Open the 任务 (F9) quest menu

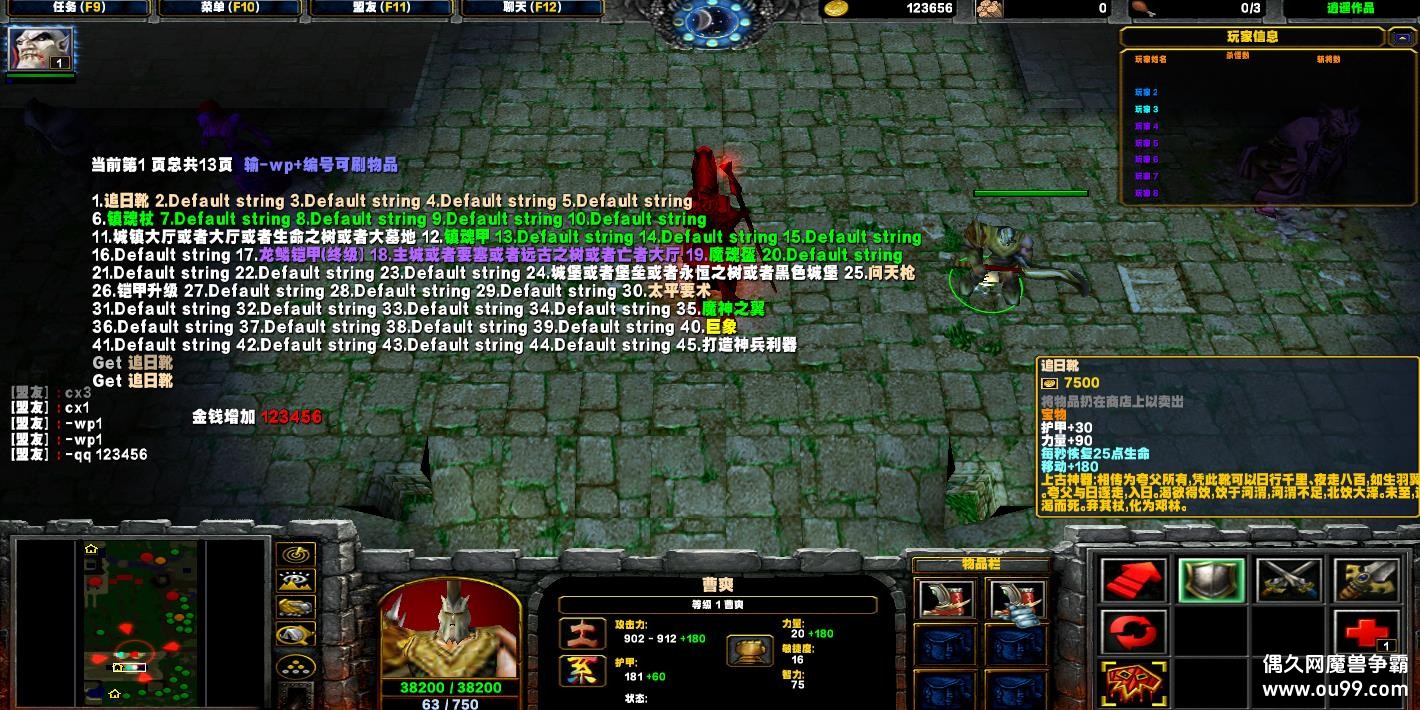[76, 8]
